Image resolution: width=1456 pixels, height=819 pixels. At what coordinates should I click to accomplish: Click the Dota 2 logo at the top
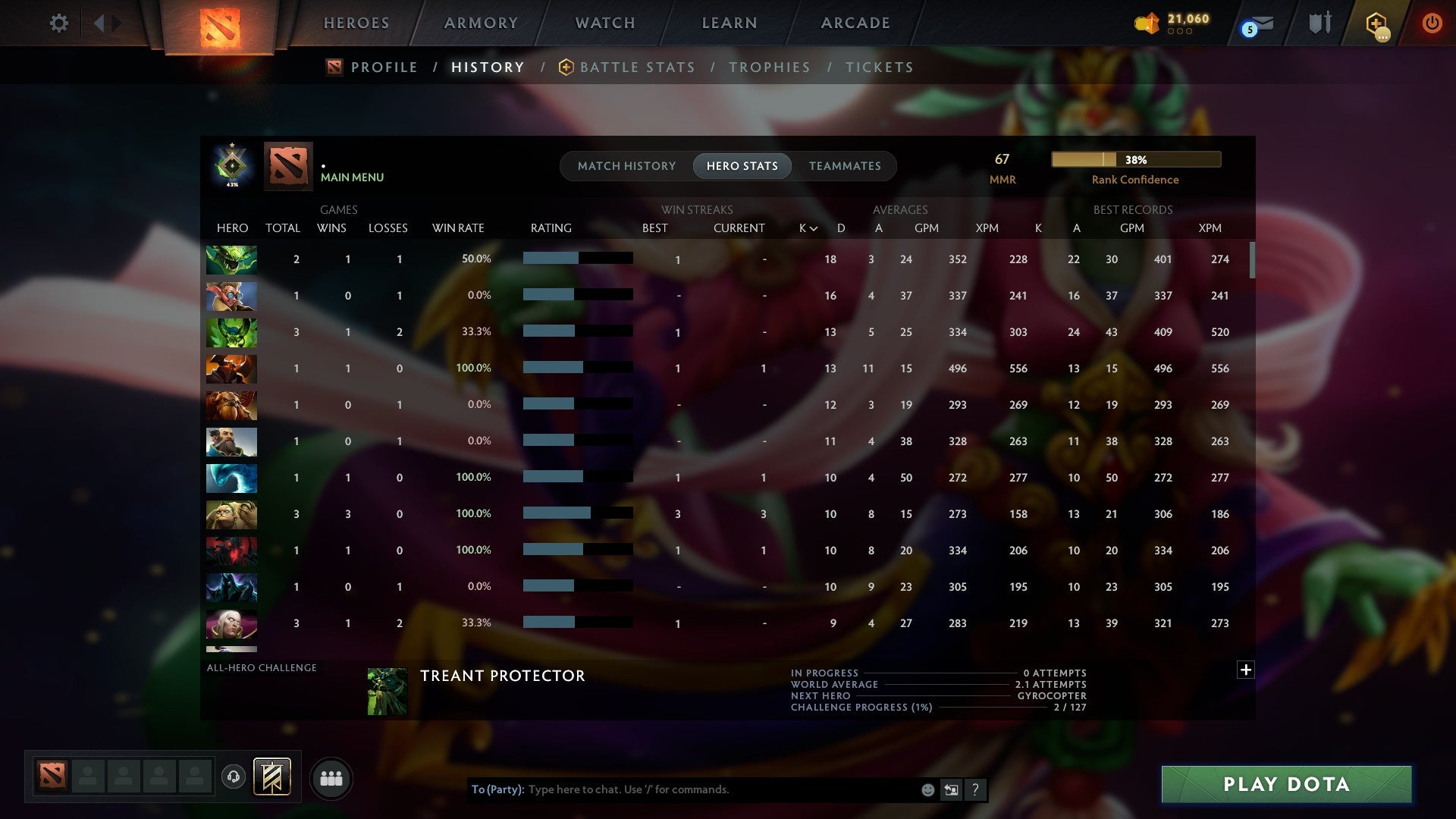[219, 23]
